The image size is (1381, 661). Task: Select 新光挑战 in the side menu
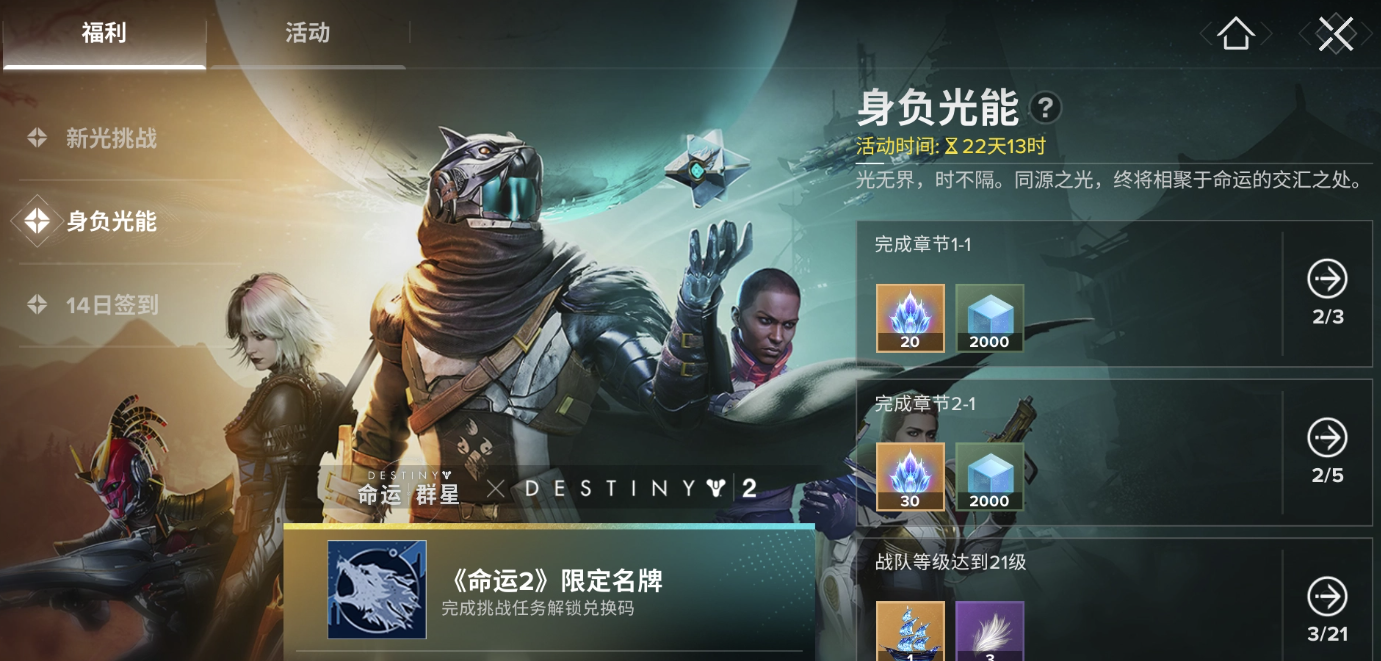pos(111,138)
